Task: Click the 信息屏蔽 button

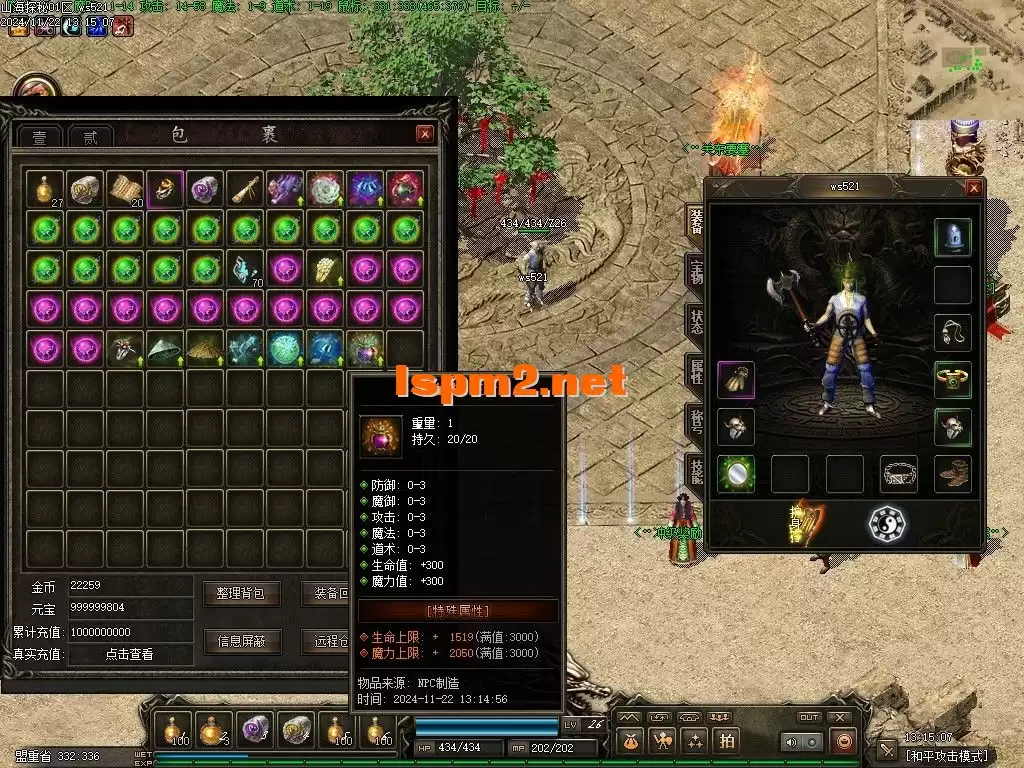Action: pyautogui.click(x=241, y=641)
